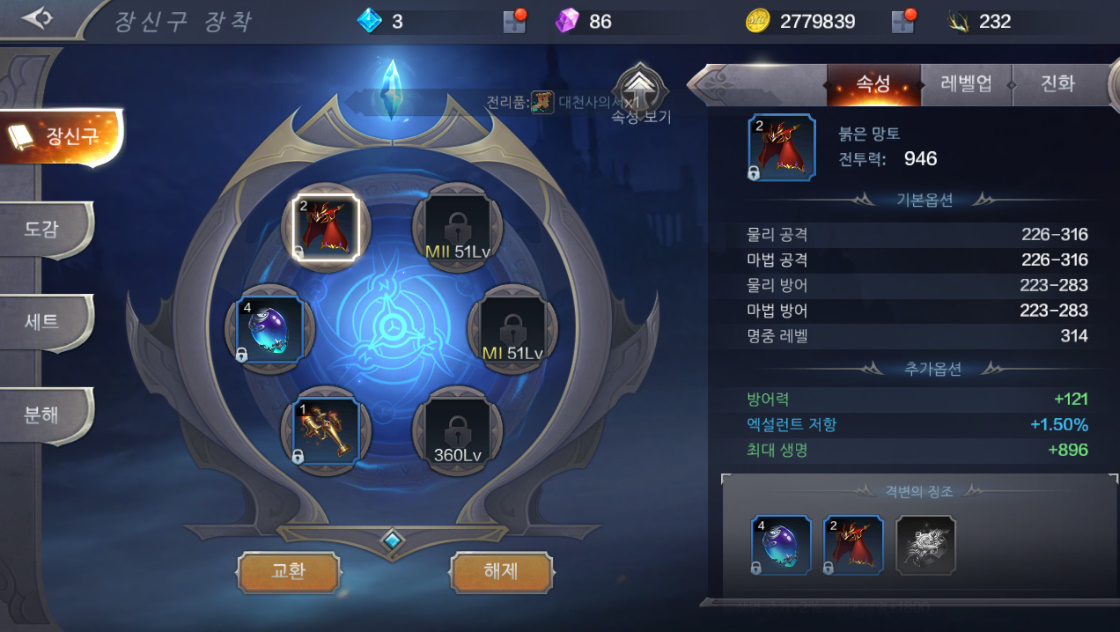The height and width of the screenshot is (632, 1120).
Task: Click the locked MII 51Lv slot
Action: (x=457, y=227)
